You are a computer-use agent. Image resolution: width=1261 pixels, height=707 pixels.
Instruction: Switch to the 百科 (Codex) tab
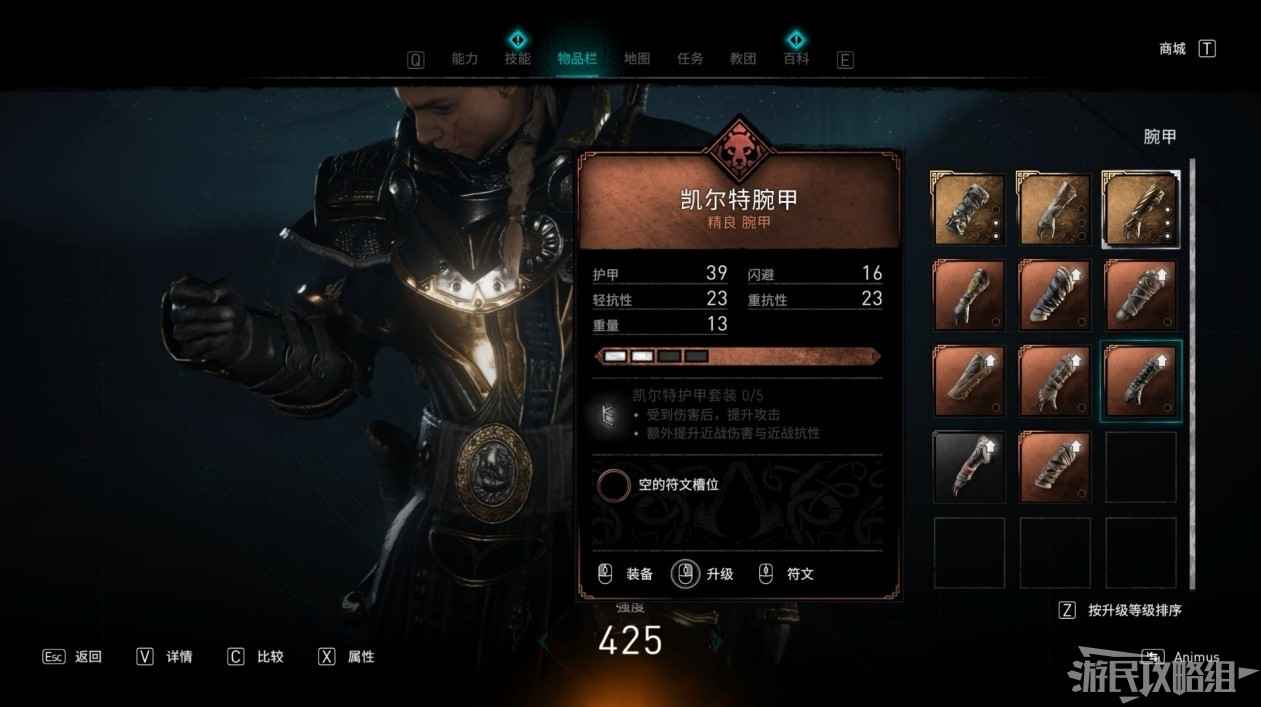coord(796,59)
